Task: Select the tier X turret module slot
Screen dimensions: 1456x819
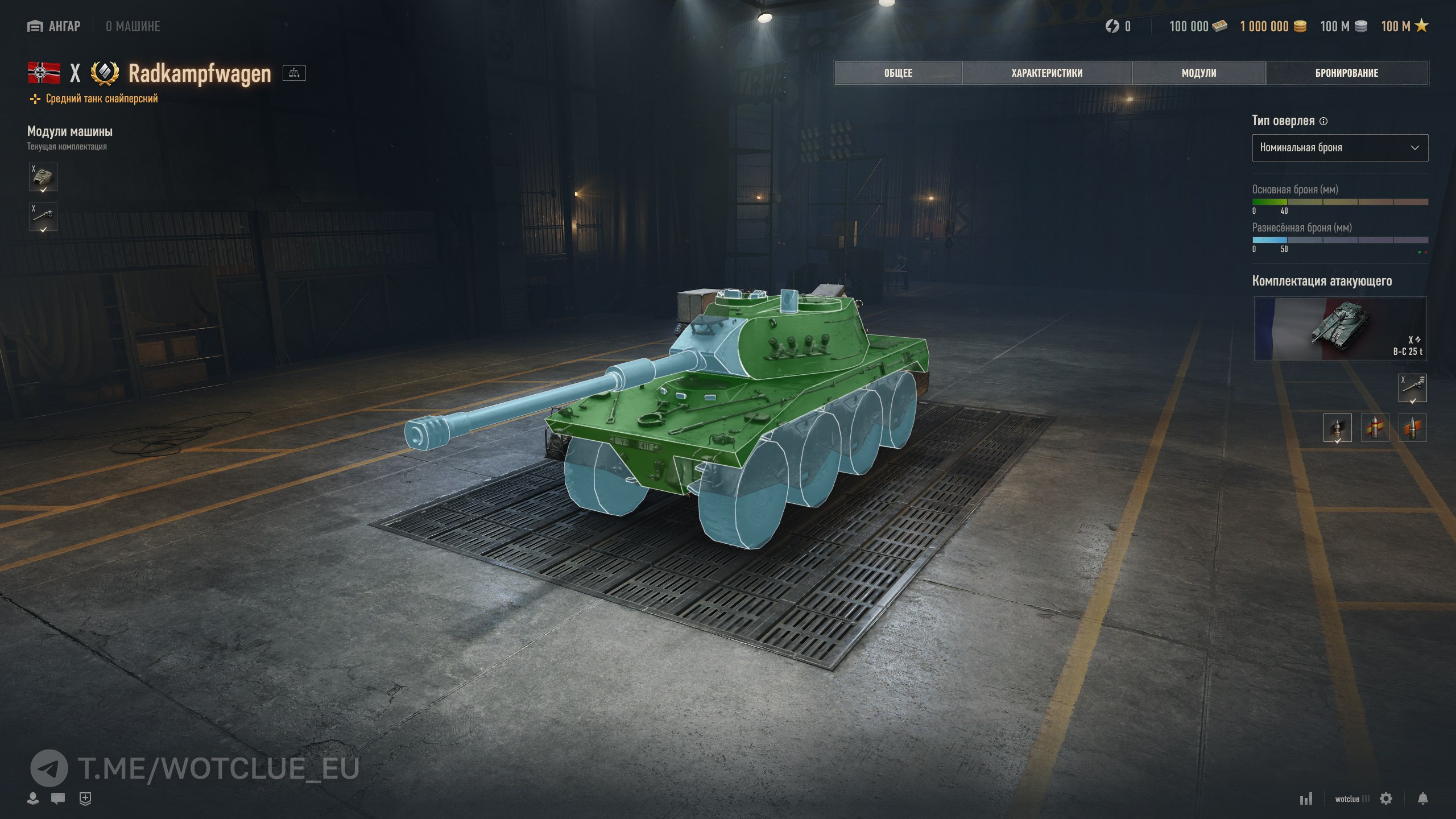Action: tap(43, 177)
